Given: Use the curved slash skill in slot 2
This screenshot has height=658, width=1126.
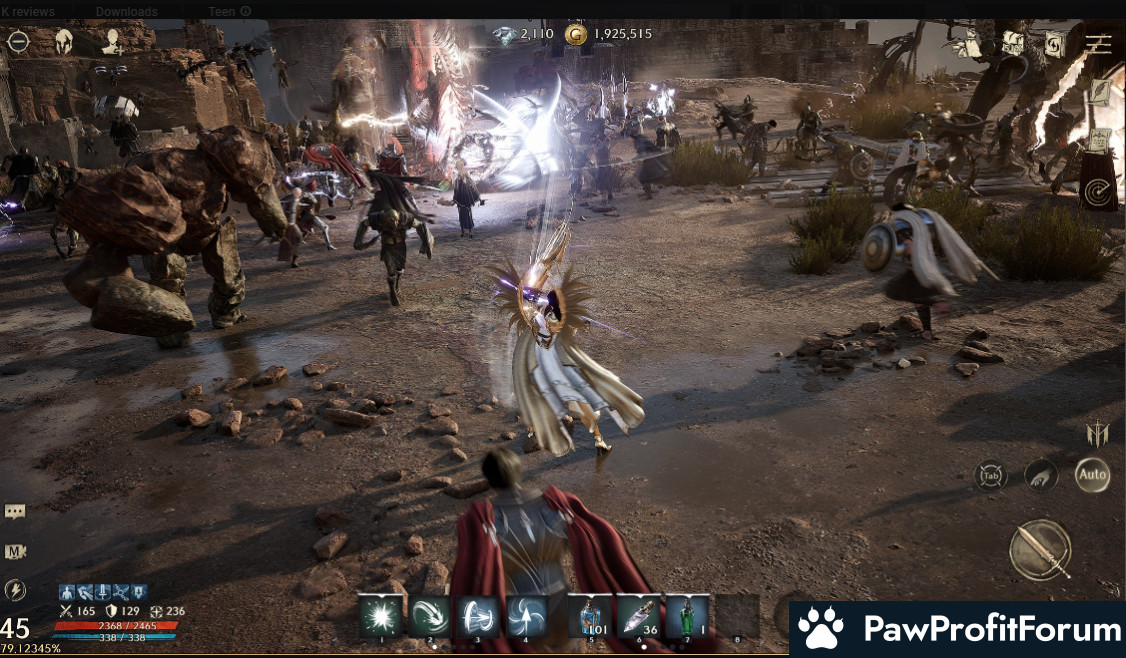Looking at the screenshot, I should (x=431, y=616).
